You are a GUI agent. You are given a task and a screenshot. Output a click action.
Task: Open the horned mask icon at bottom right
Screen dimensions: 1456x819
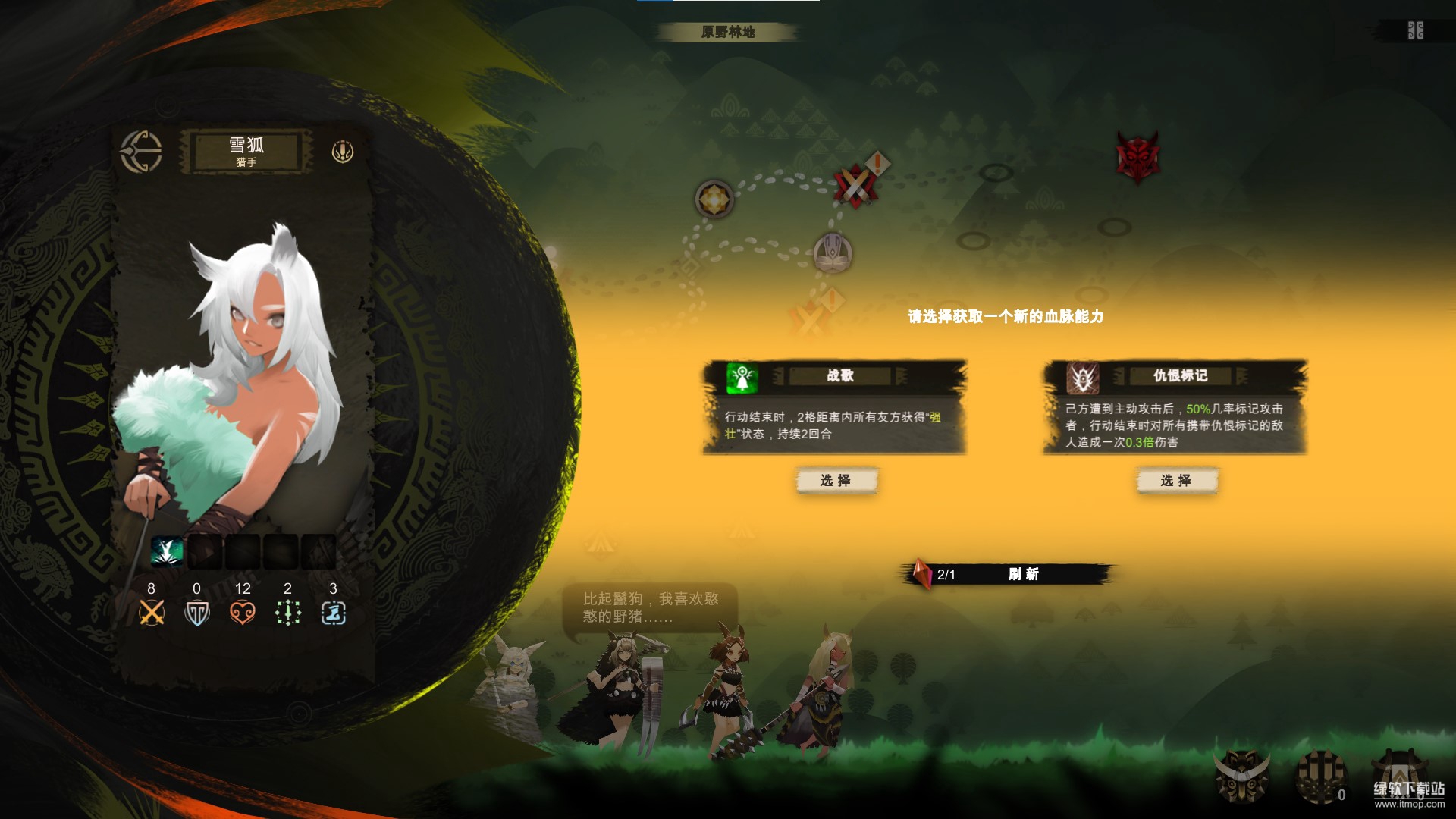(1242, 777)
